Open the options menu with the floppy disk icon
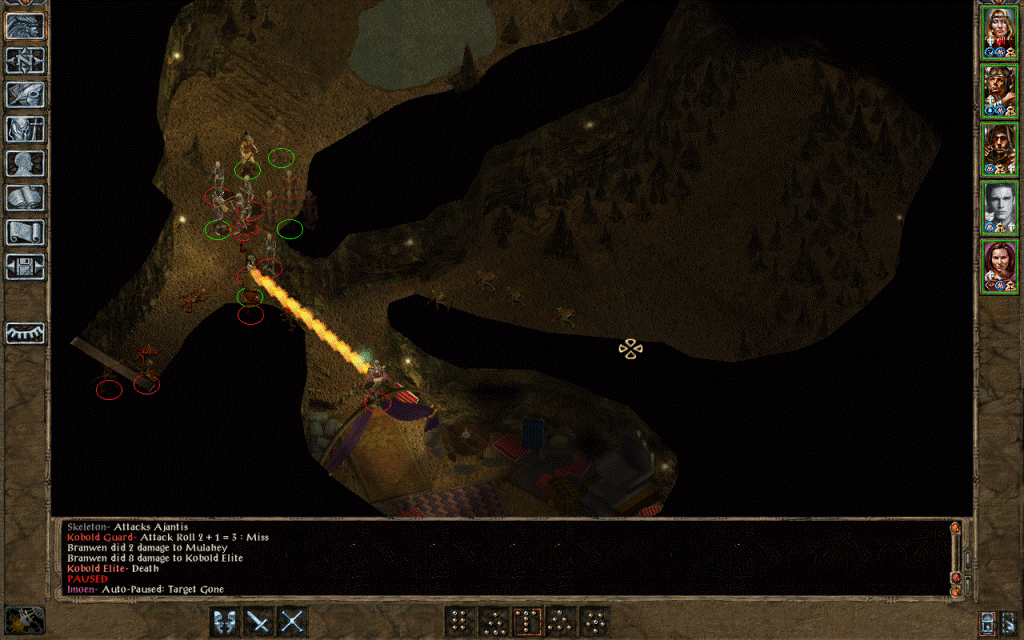 (x=24, y=266)
